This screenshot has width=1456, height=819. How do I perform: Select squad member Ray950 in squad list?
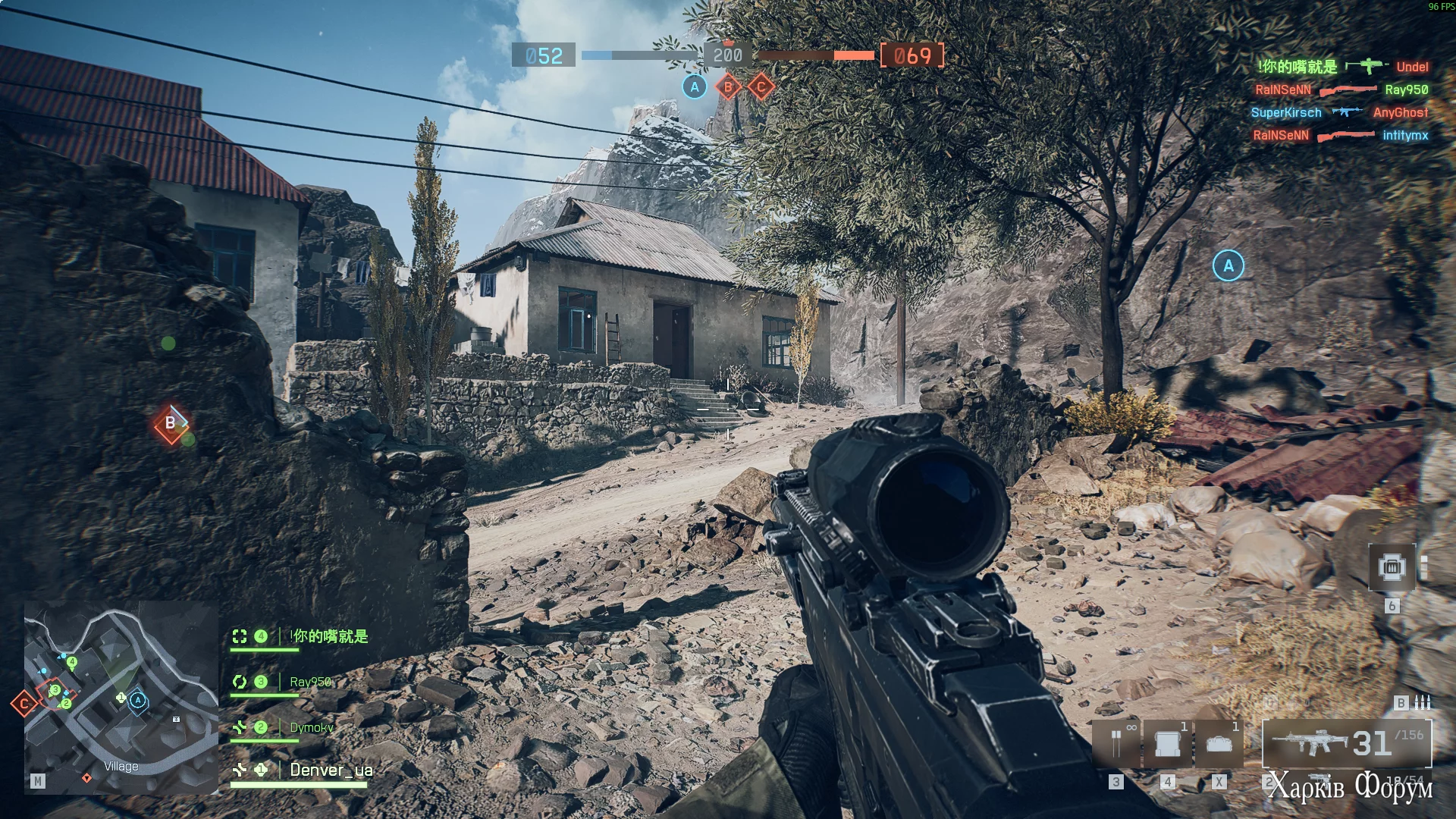310,682
